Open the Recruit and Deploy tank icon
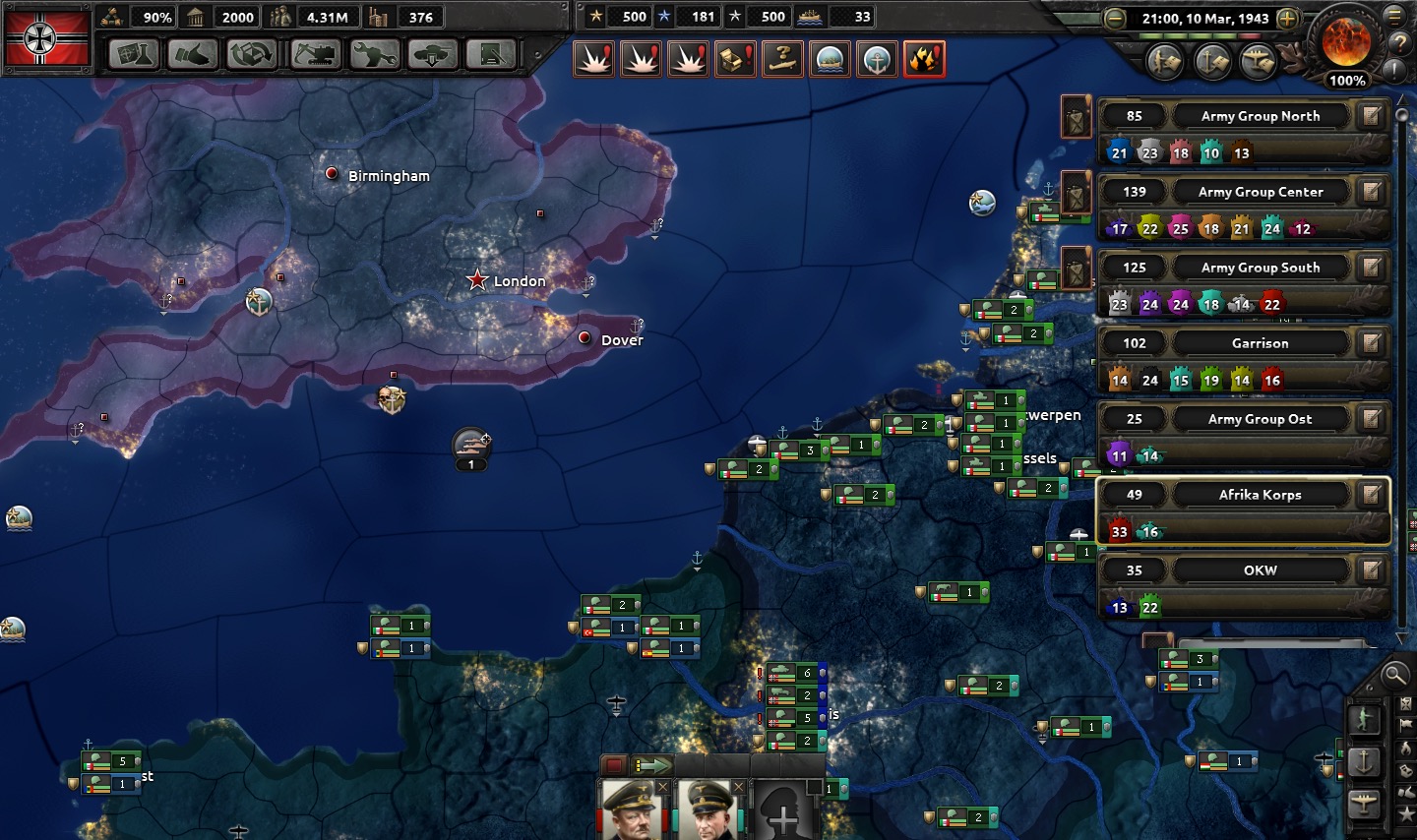 [432, 54]
